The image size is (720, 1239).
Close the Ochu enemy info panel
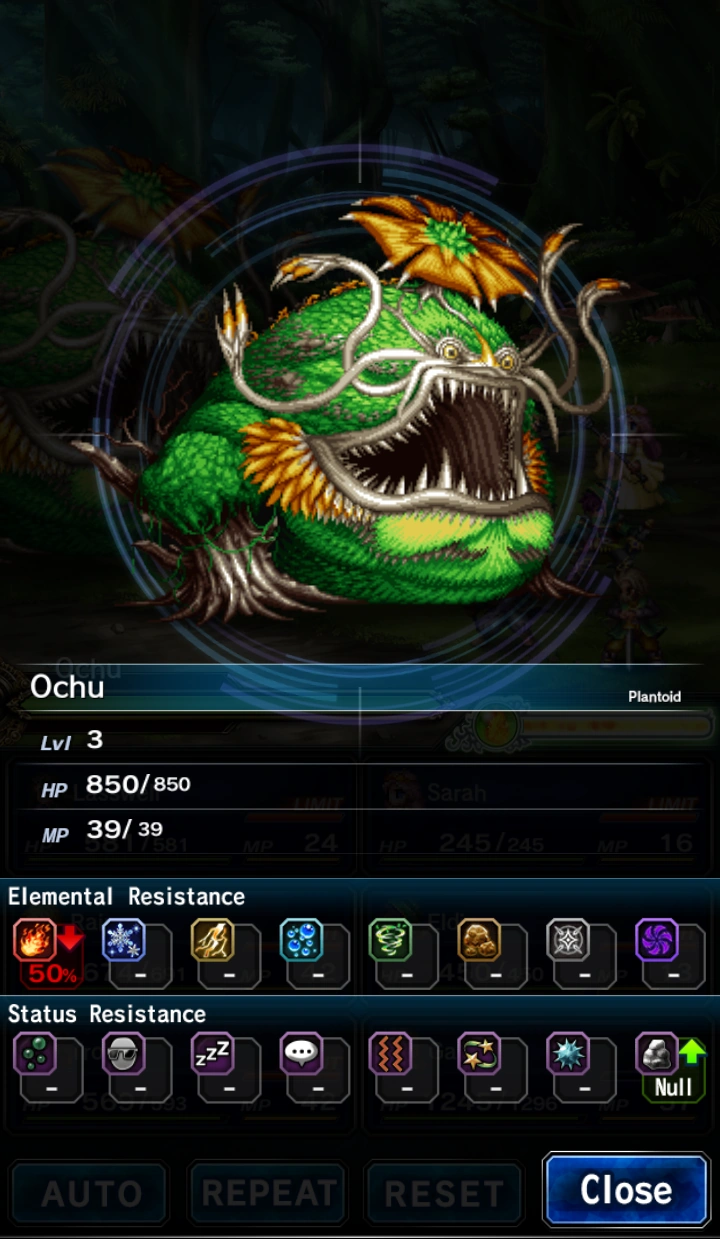[x=626, y=1190]
